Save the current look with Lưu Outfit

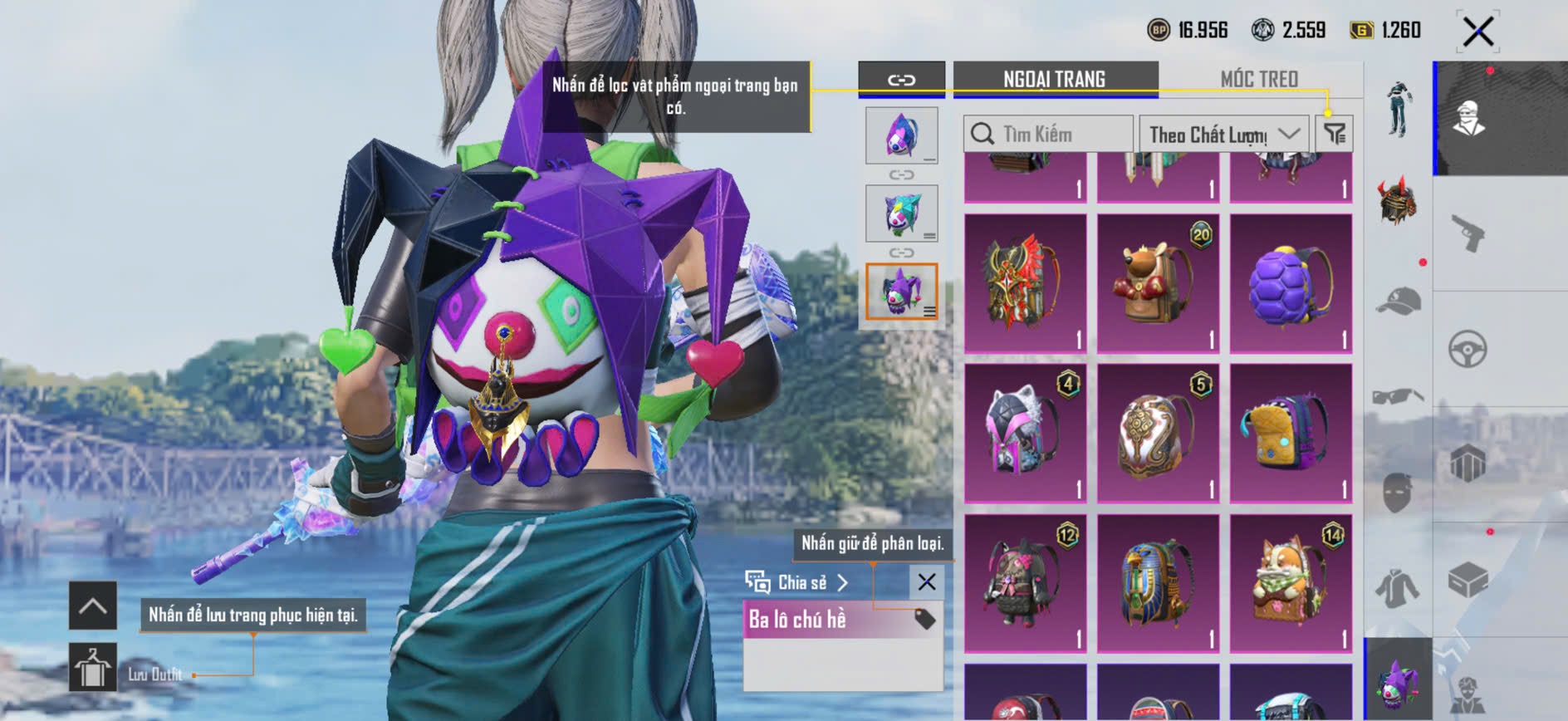(93, 668)
